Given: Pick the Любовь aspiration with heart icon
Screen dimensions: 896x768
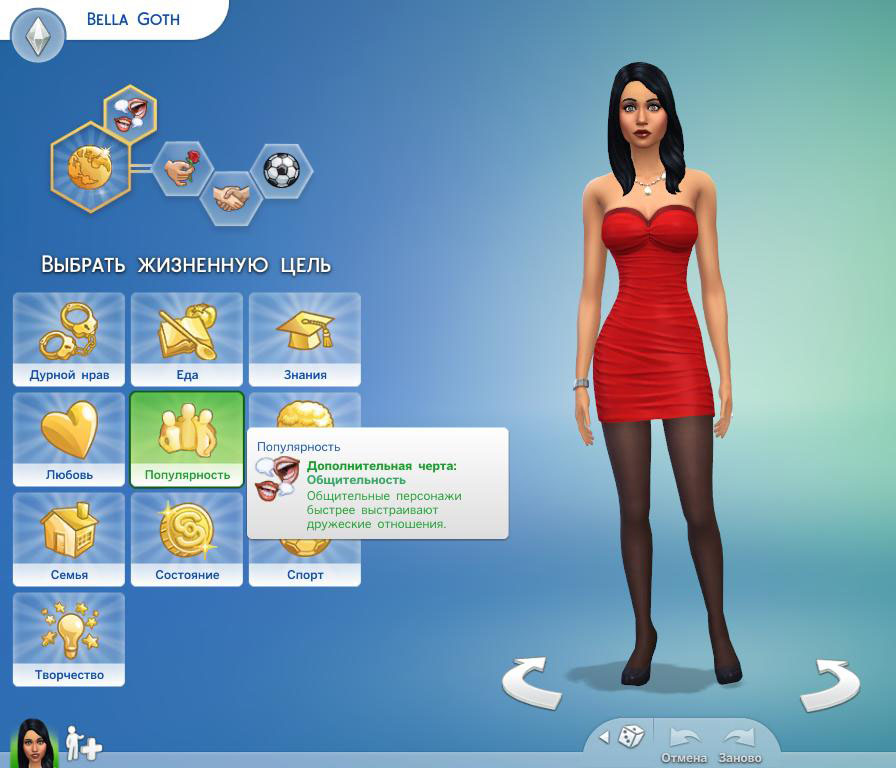Looking at the screenshot, I should (69, 439).
